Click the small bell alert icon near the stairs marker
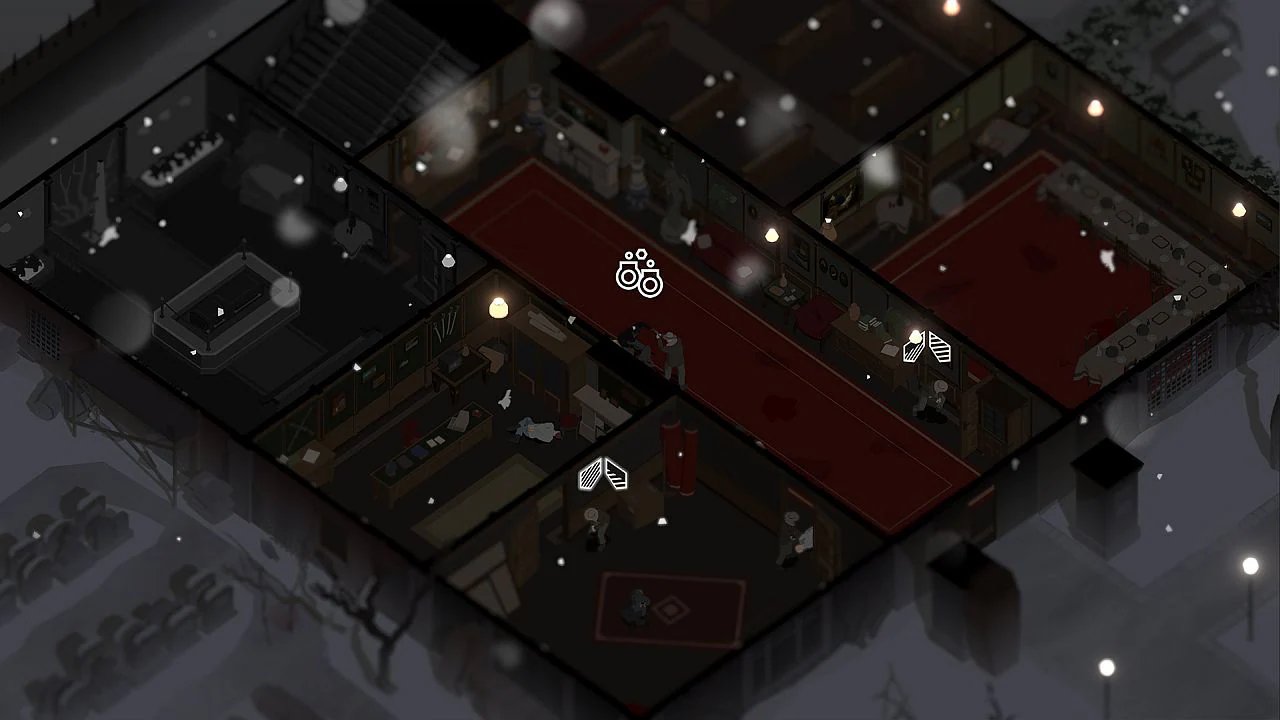The height and width of the screenshot is (720, 1280). tap(662, 520)
